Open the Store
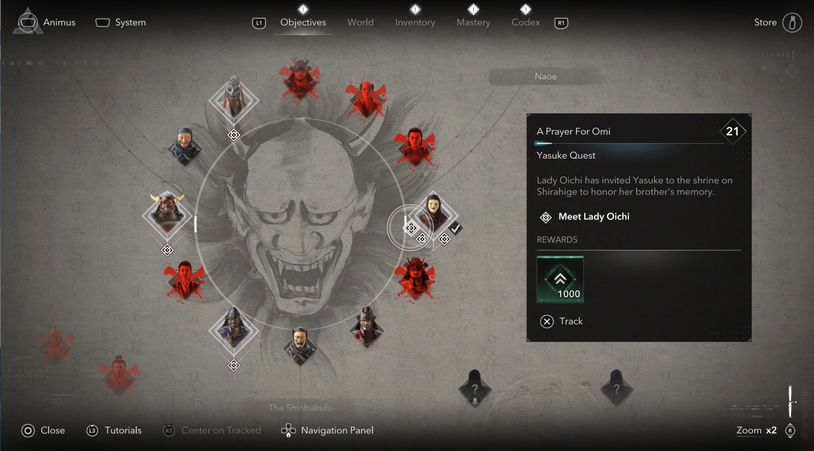This screenshot has width=814, height=451. (x=778, y=22)
